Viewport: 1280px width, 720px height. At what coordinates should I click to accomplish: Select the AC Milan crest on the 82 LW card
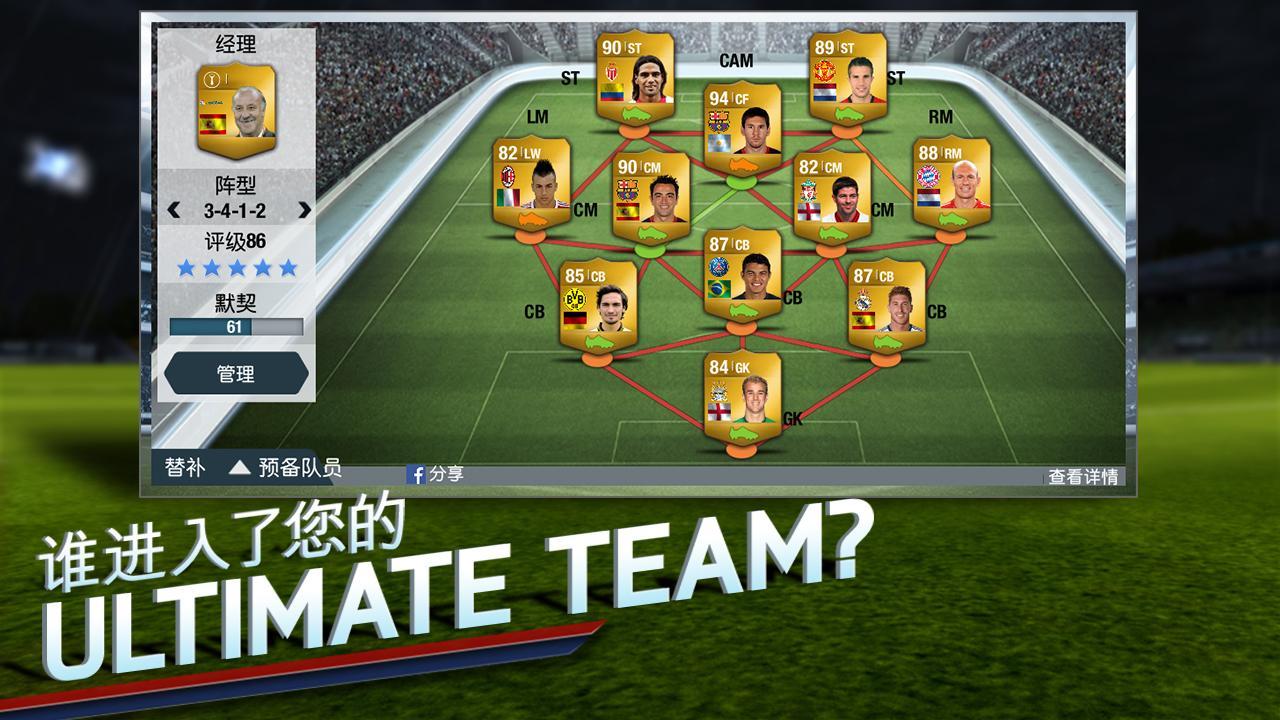click(x=507, y=173)
